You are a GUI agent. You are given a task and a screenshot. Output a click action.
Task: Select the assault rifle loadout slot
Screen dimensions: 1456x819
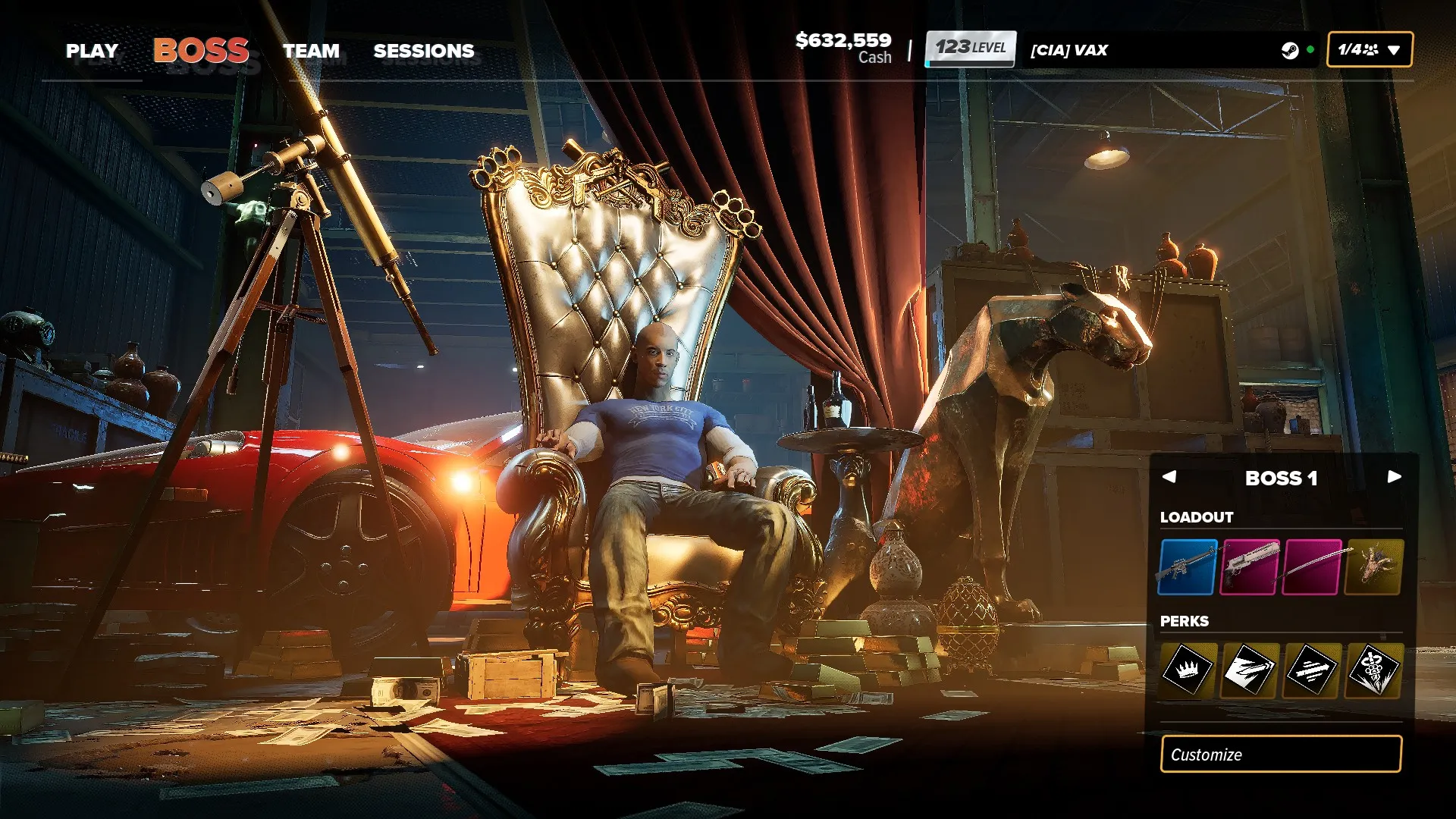pyautogui.click(x=1188, y=567)
